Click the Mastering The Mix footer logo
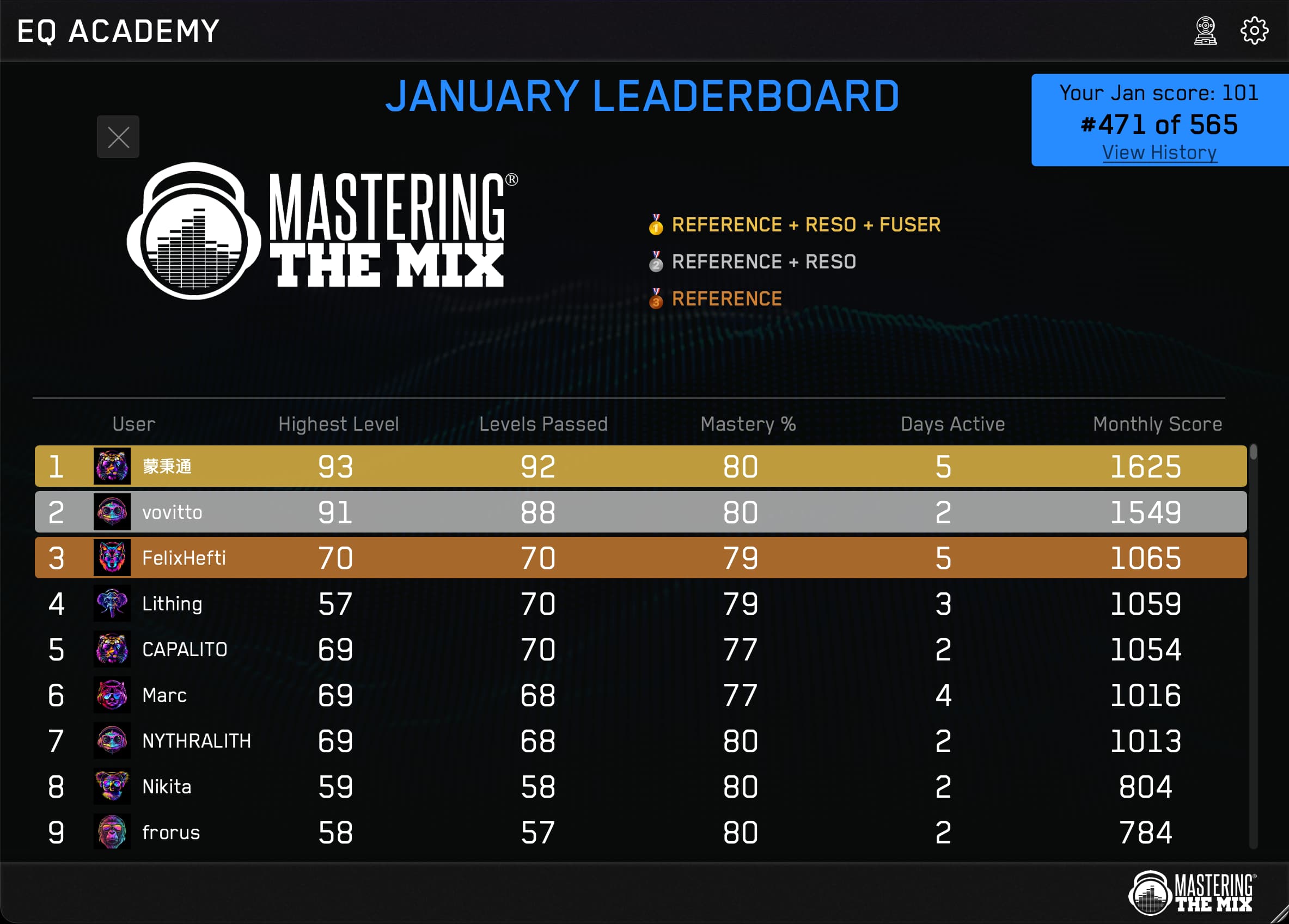Screen dimensions: 1289x924 (x=1192, y=893)
